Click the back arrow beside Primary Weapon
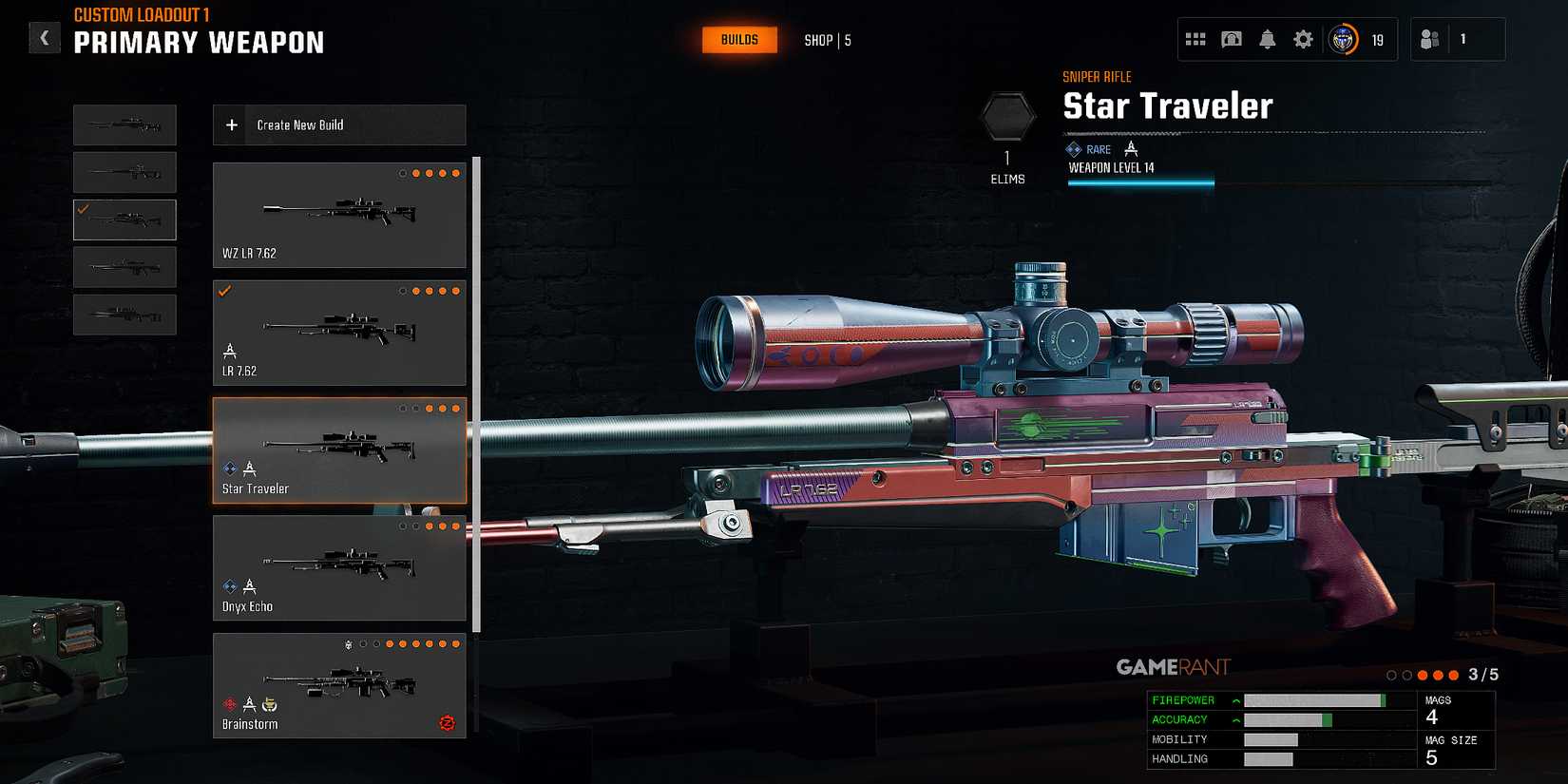Image resolution: width=1568 pixels, height=784 pixels. pos(45,37)
